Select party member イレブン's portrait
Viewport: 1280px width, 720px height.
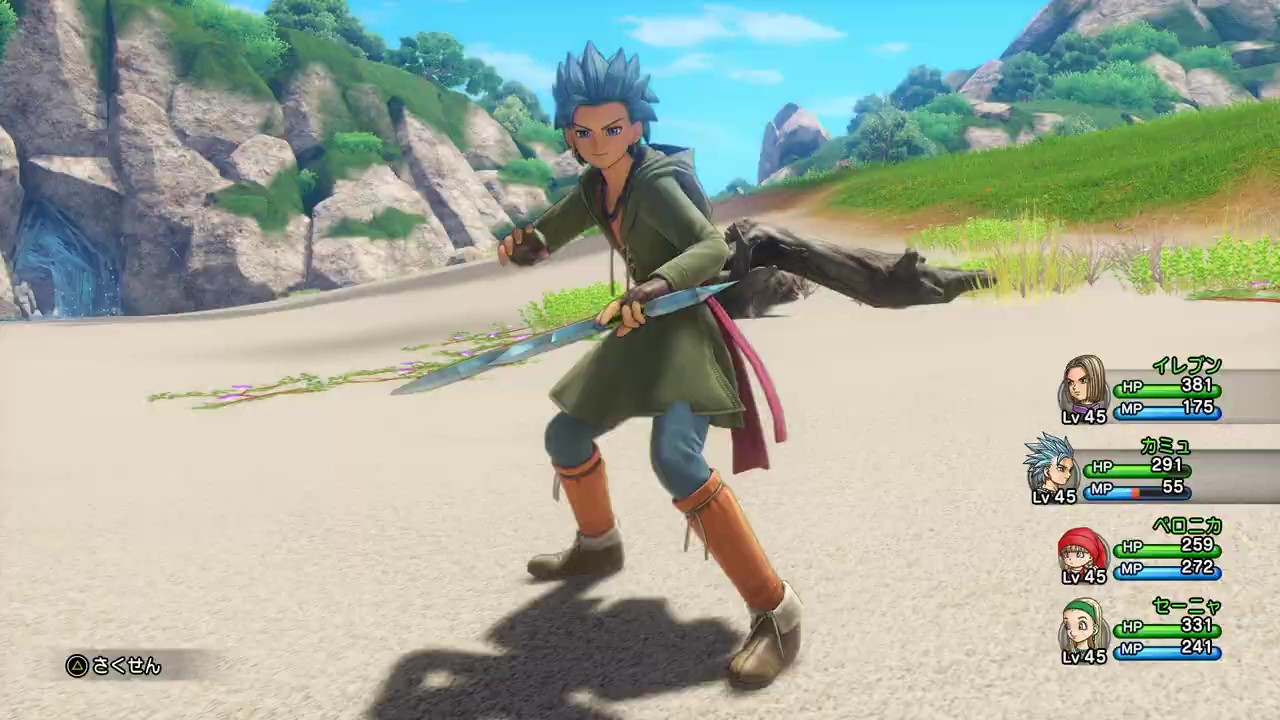tap(1084, 385)
